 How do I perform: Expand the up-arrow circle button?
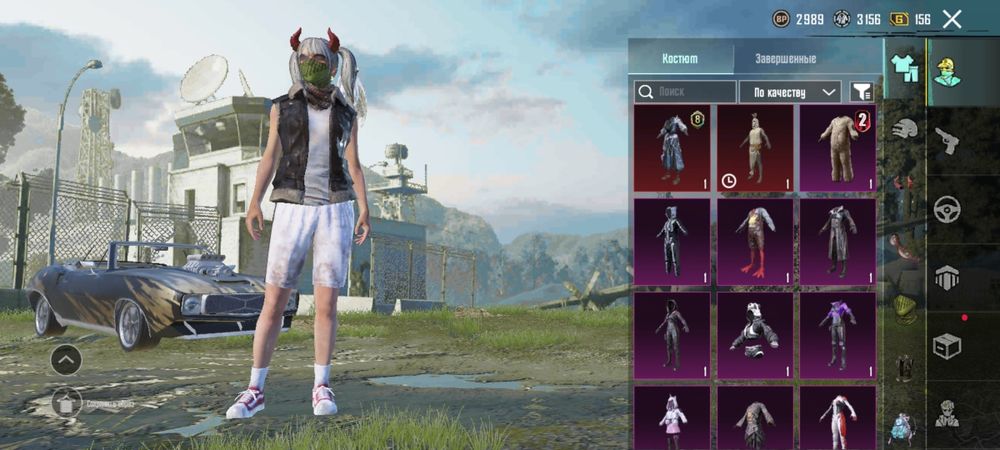click(x=67, y=359)
